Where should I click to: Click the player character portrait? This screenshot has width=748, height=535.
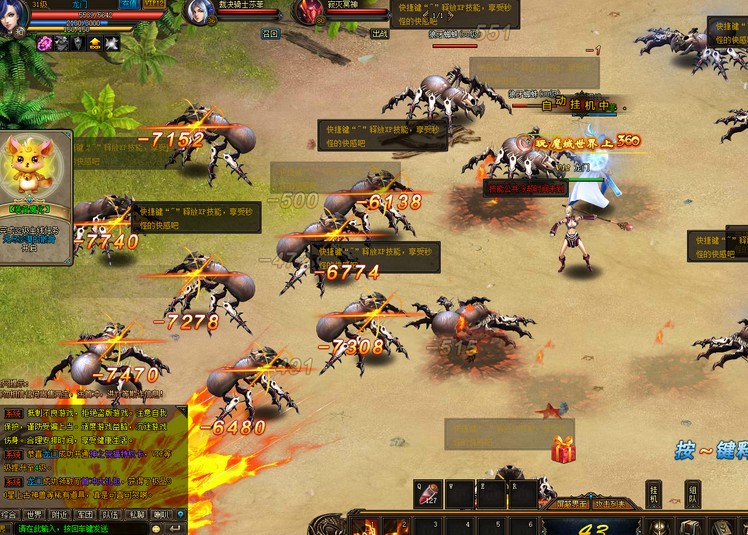[x=14, y=18]
